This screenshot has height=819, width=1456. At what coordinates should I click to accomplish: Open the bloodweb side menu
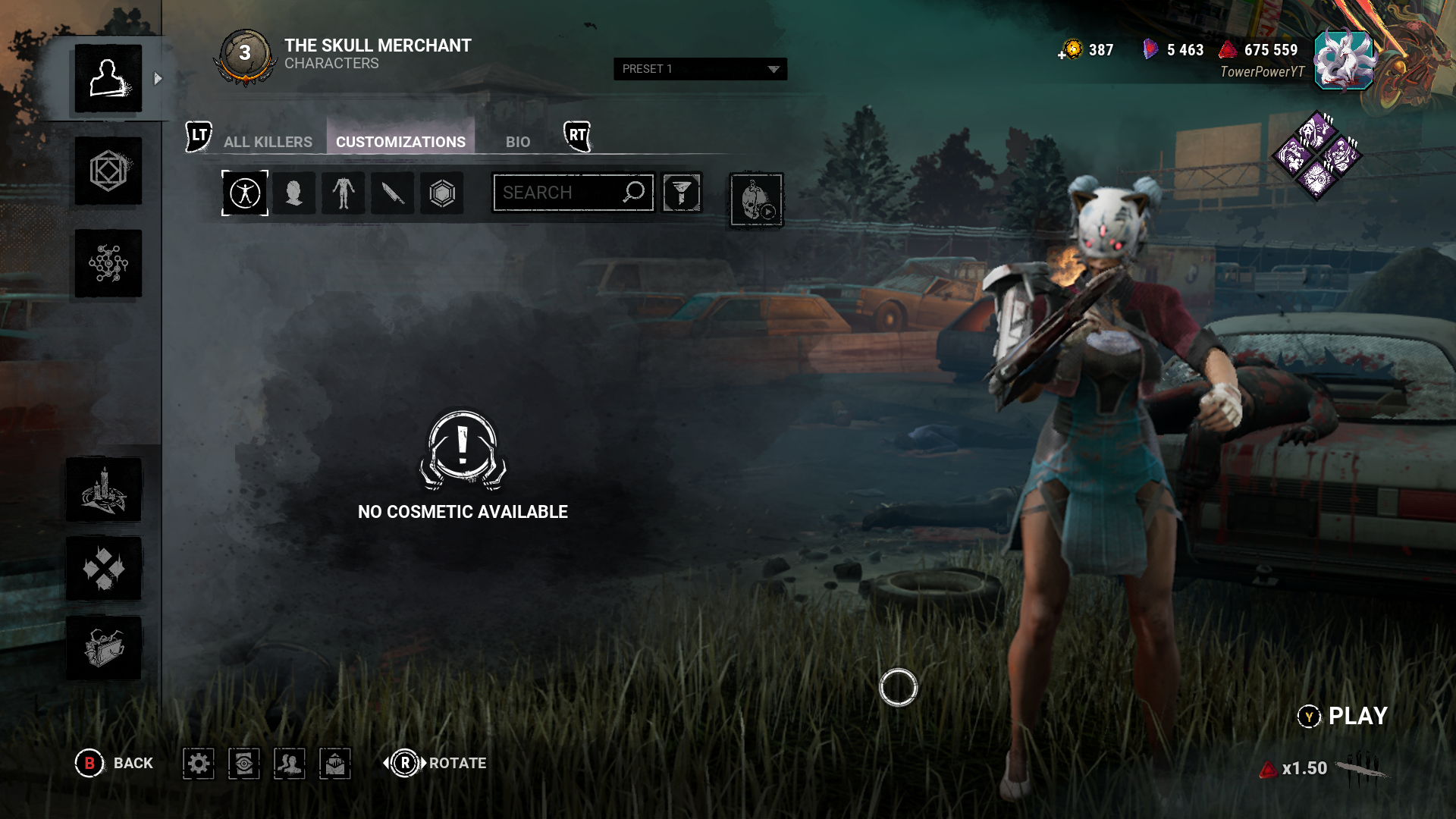[x=108, y=264]
